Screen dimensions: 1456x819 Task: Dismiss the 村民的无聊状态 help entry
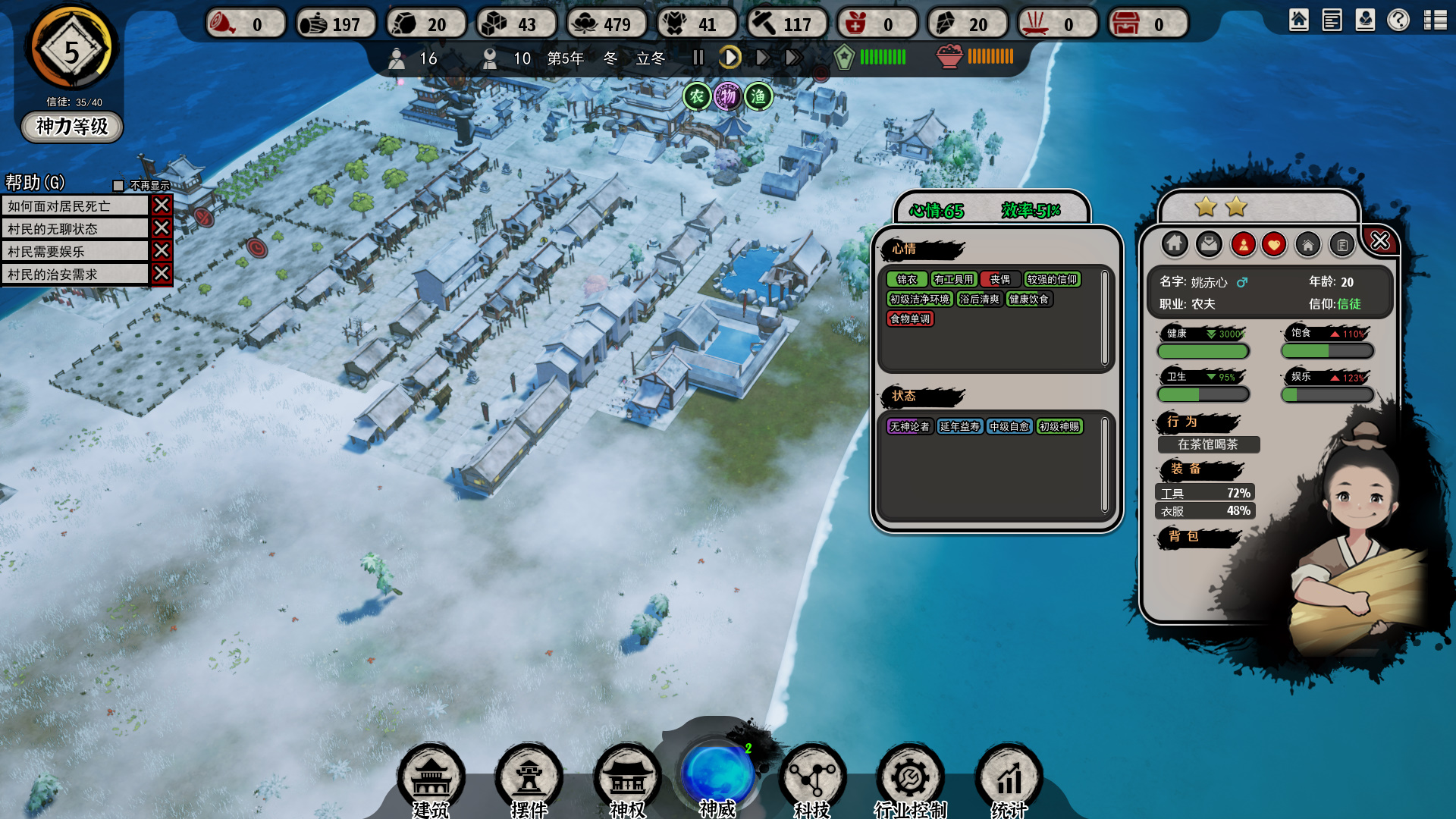(x=162, y=228)
